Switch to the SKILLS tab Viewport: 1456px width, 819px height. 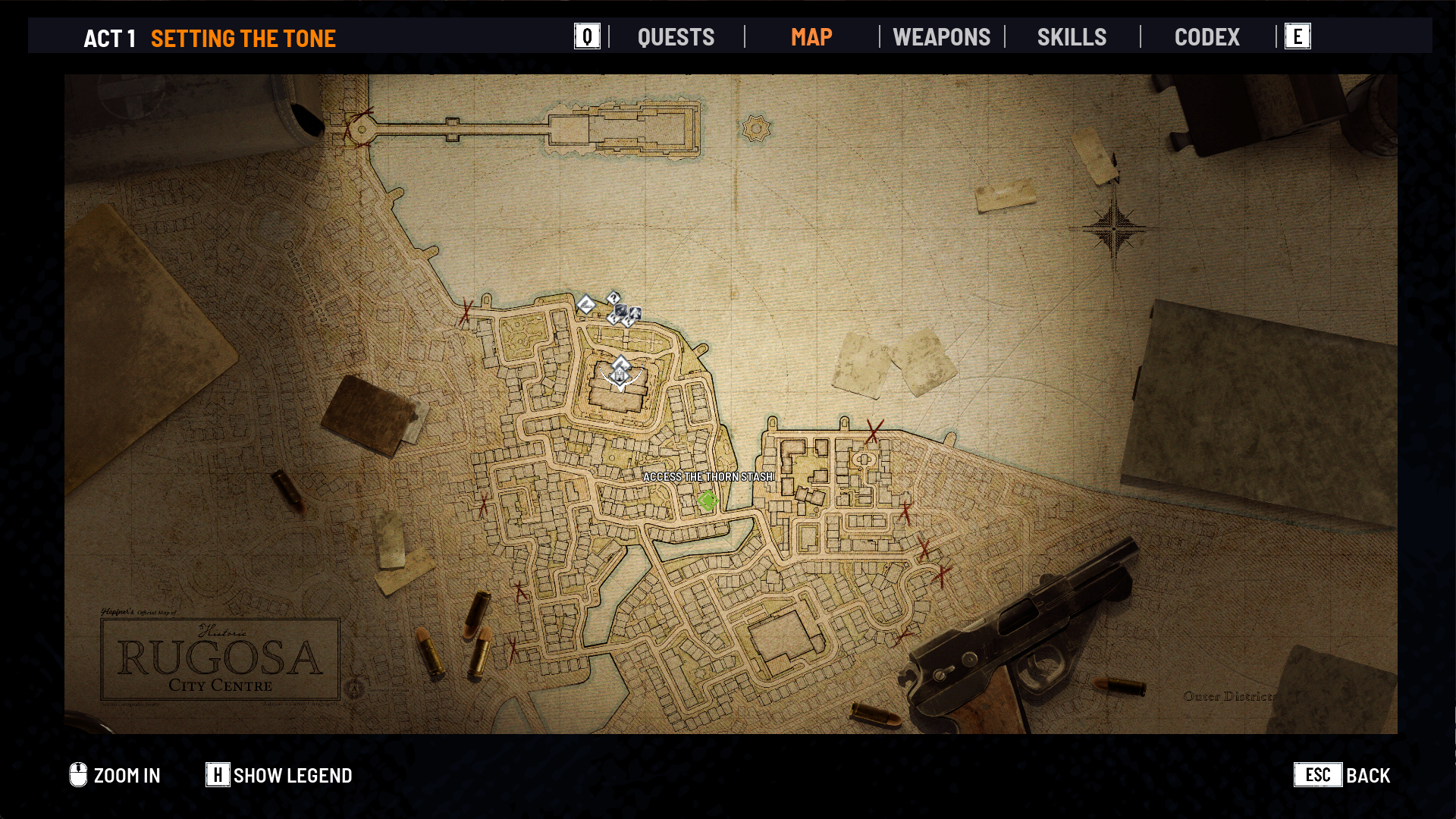(1072, 37)
